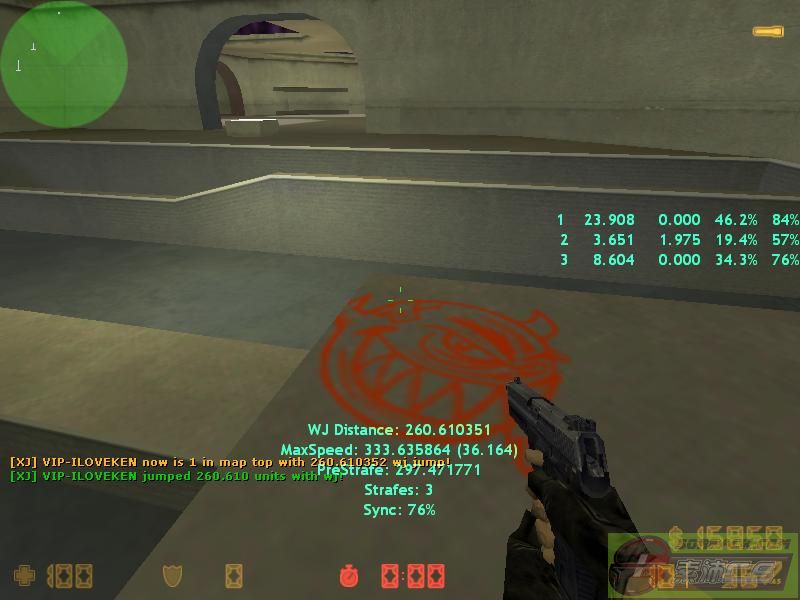Click the green circular radar
The width and height of the screenshot is (800, 600).
click(64, 64)
